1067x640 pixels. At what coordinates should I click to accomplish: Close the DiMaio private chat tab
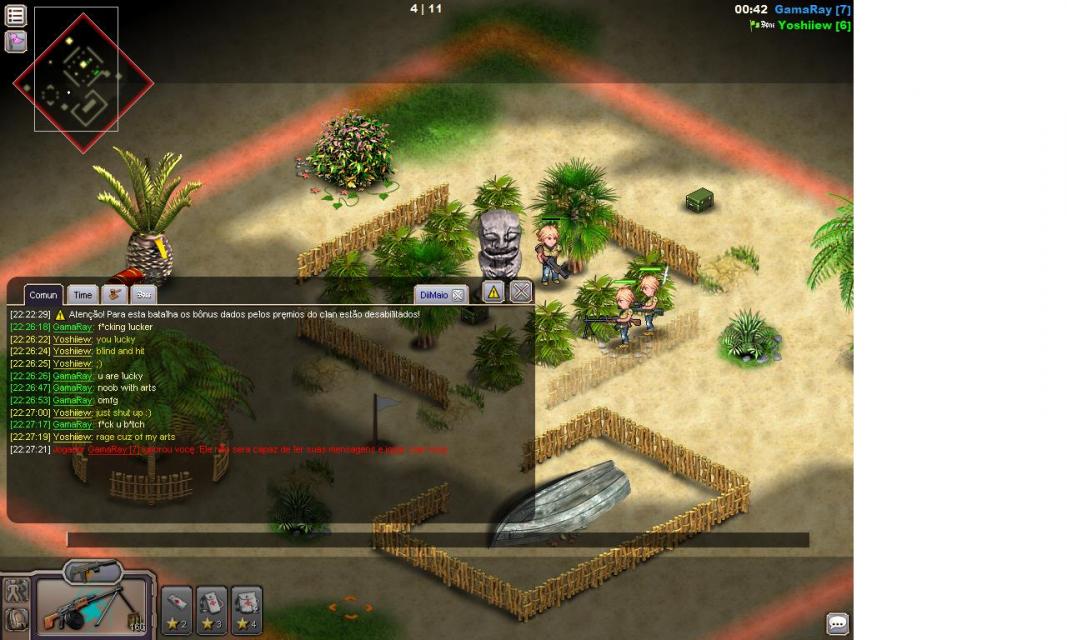pos(458,295)
